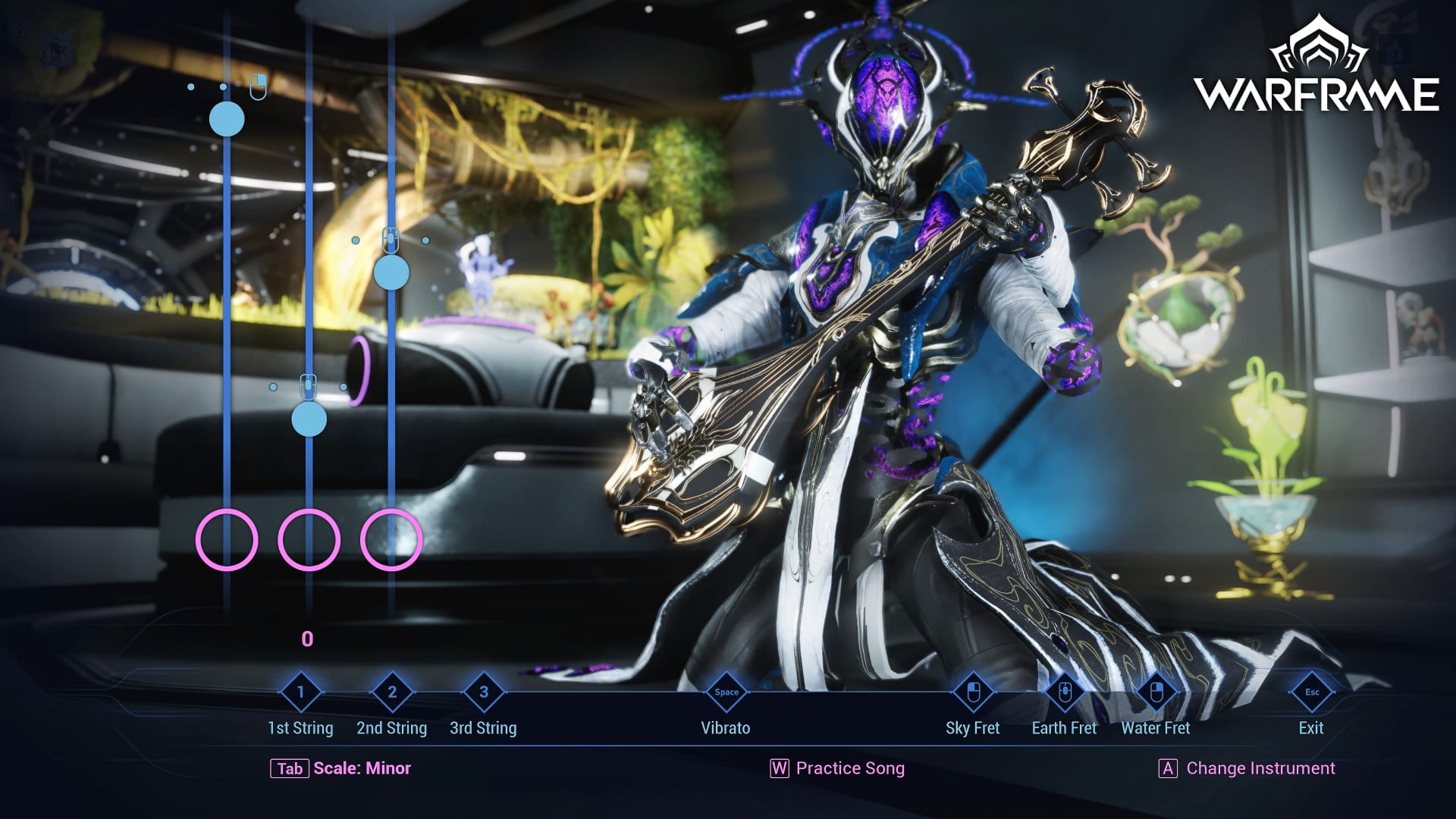Exit the Shawzin instrument screen
This screenshot has height=819, width=1456.
(1311, 692)
